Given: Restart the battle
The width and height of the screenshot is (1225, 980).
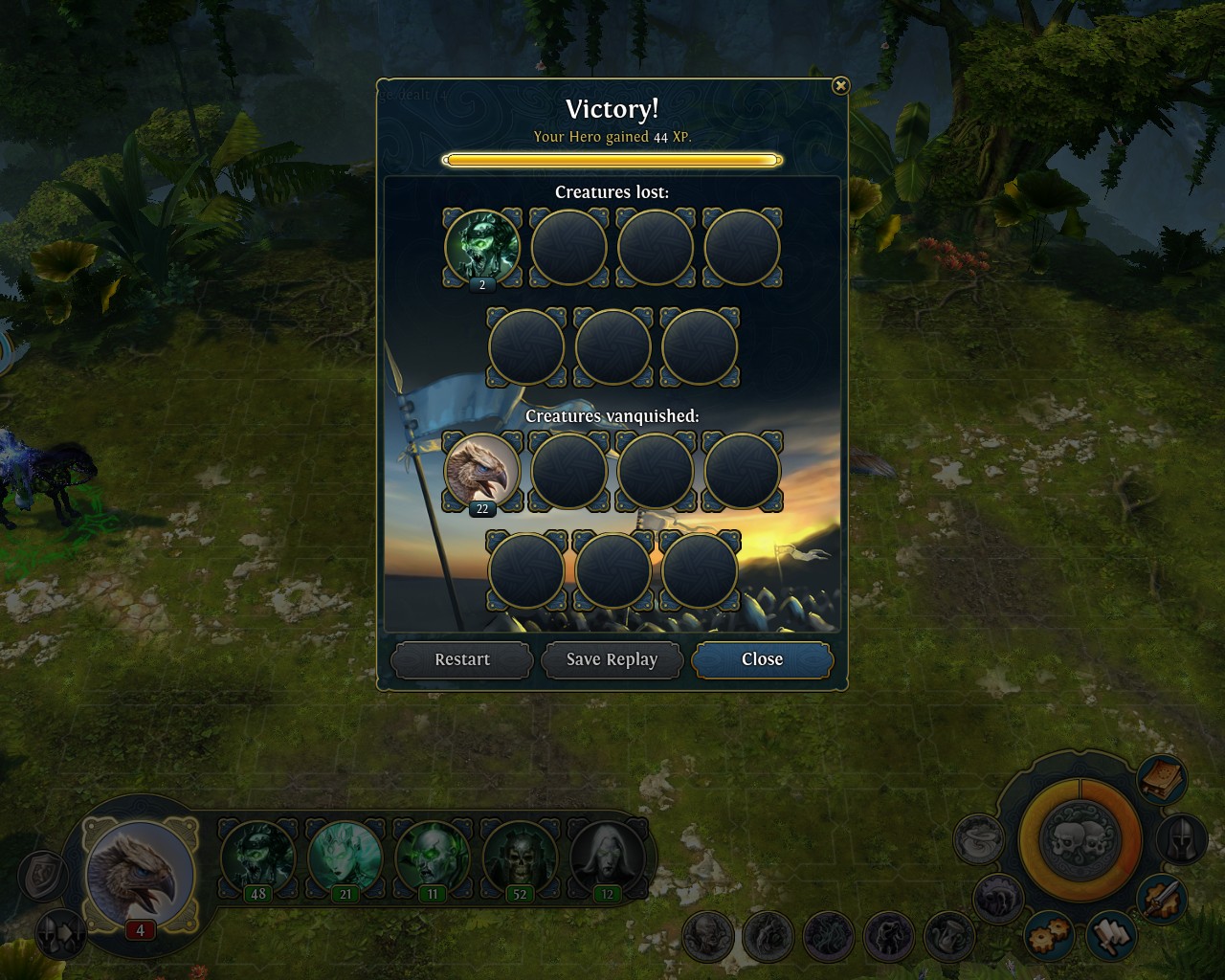Looking at the screenshot, I should click(461, 659).
